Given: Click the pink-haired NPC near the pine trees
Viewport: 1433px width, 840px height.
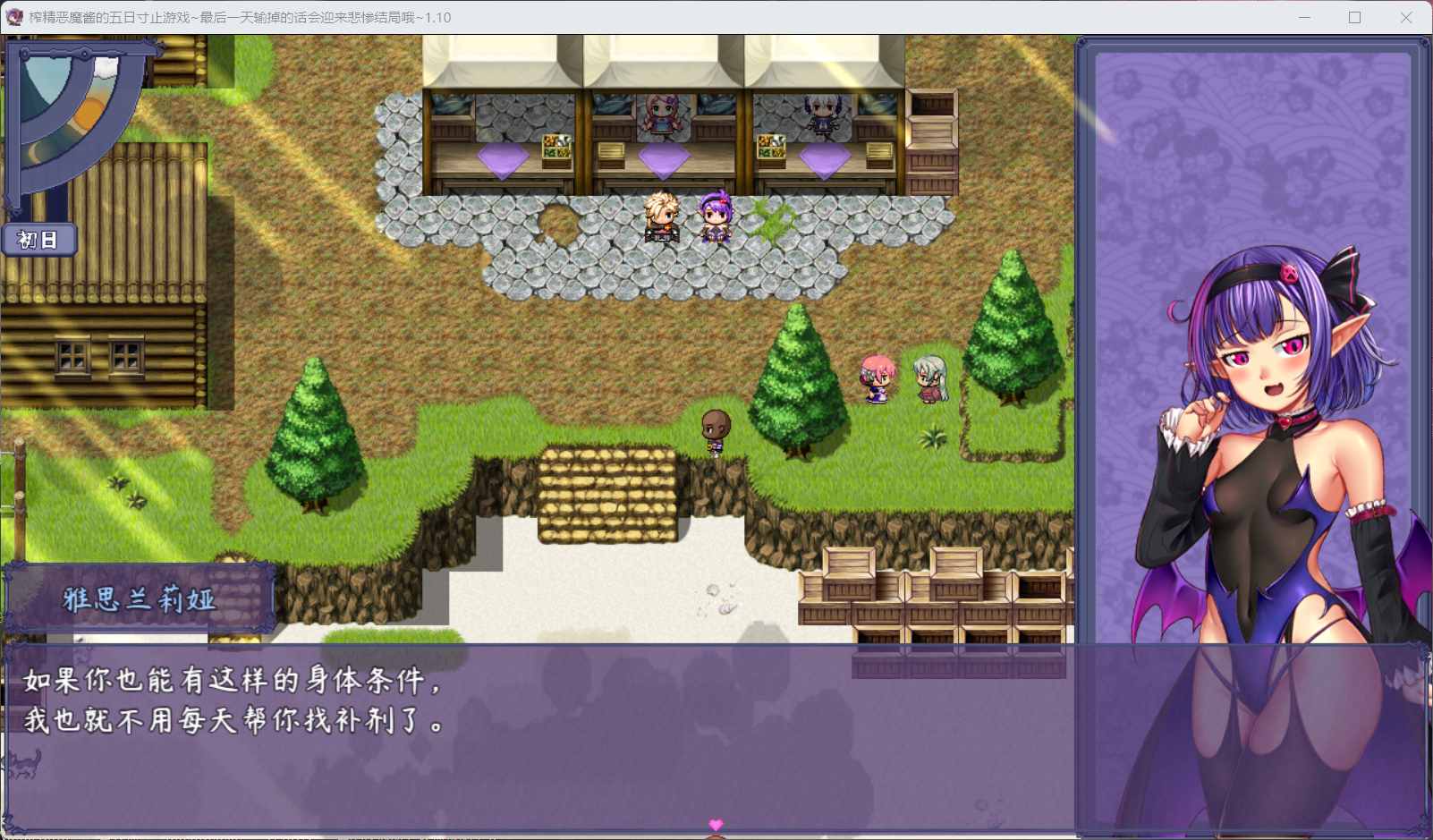Looking at the screenshot, I should pyautogui.click(x=875, y=380).
